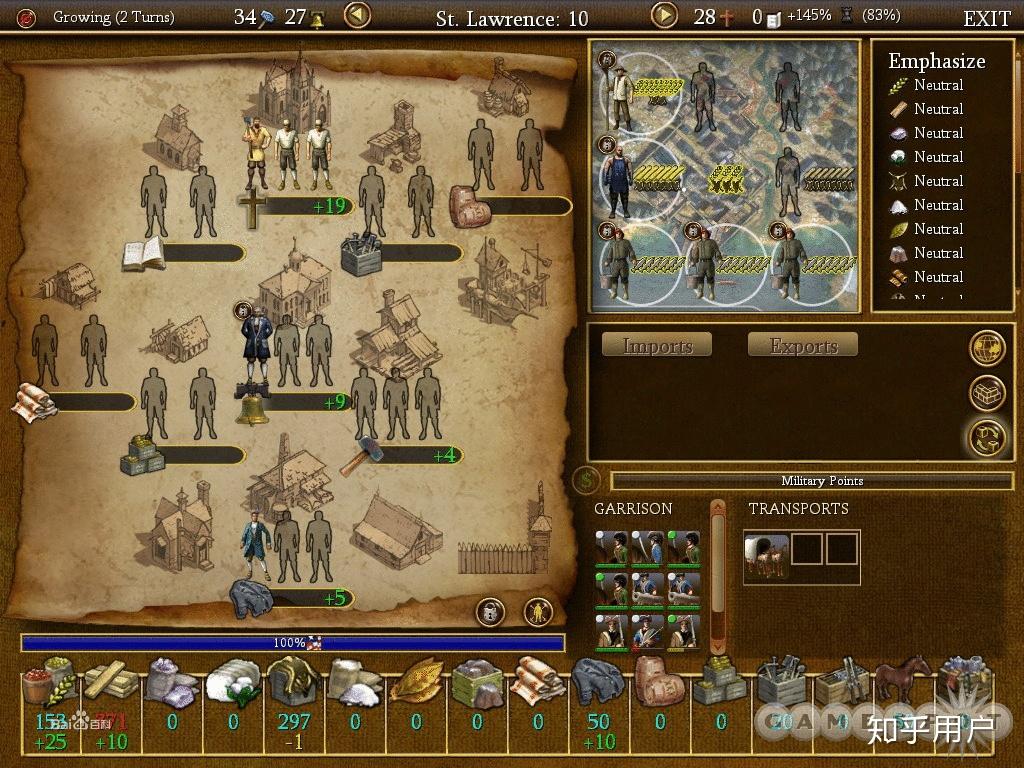Go to the next city arrow
Image resolution: width=1024 pixels, height=768 pixels.
coord(665,16)
